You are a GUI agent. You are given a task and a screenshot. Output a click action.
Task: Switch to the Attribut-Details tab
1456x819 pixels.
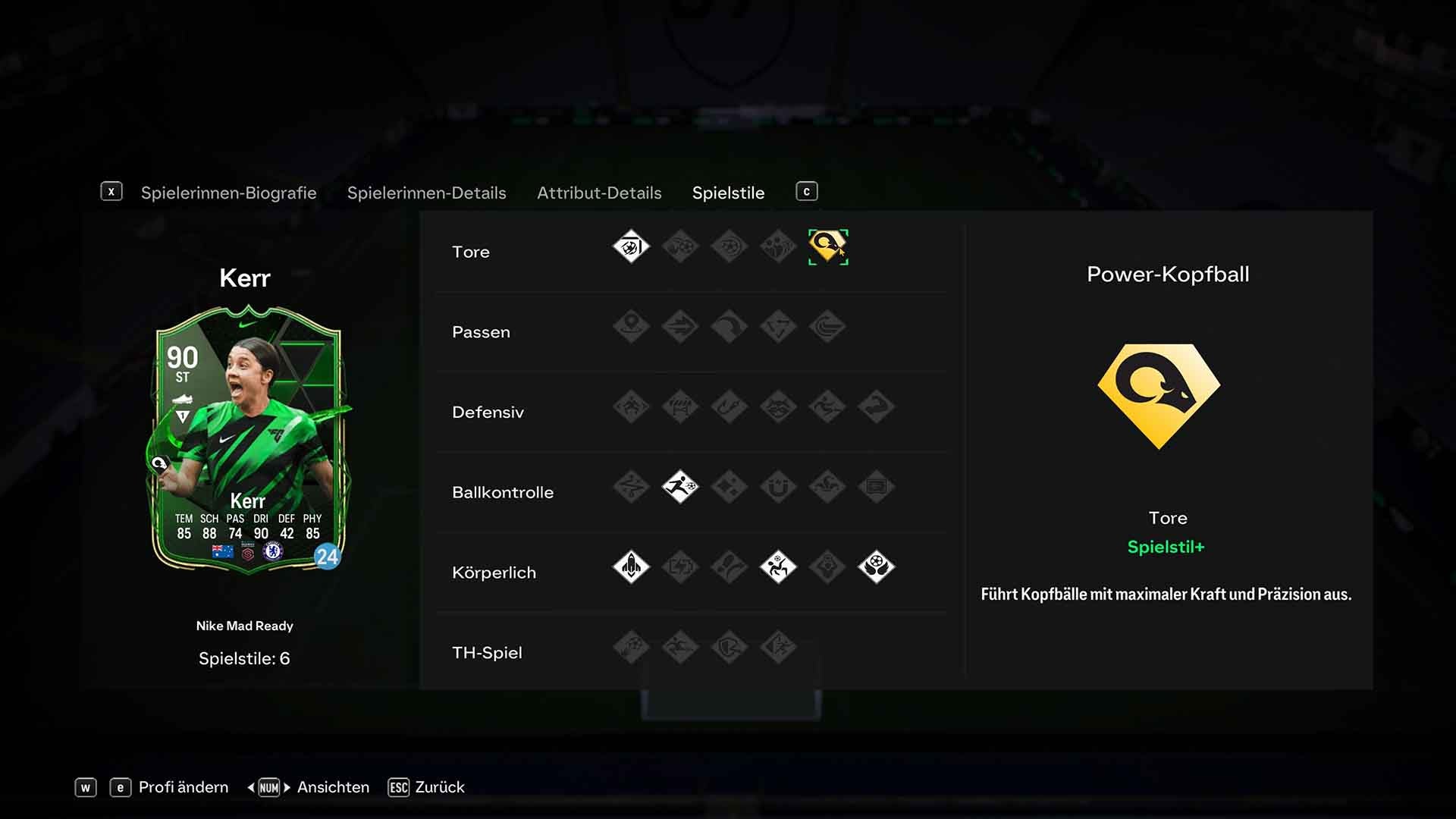point(598,193)
